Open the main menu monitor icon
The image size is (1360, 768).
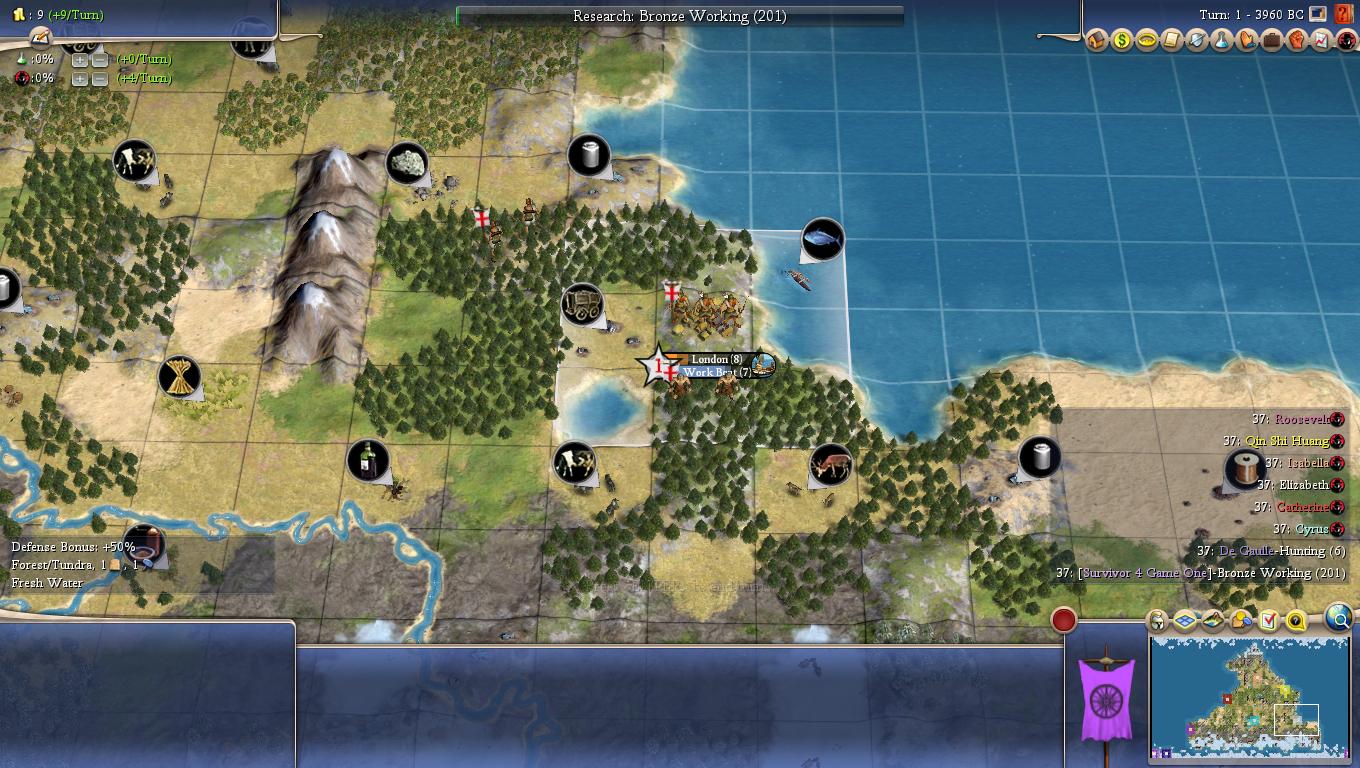(x=1318, y=15)
